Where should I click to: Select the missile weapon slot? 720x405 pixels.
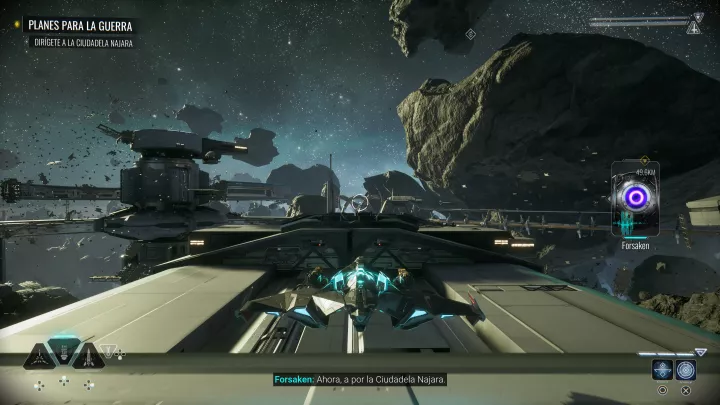(87, 356)
